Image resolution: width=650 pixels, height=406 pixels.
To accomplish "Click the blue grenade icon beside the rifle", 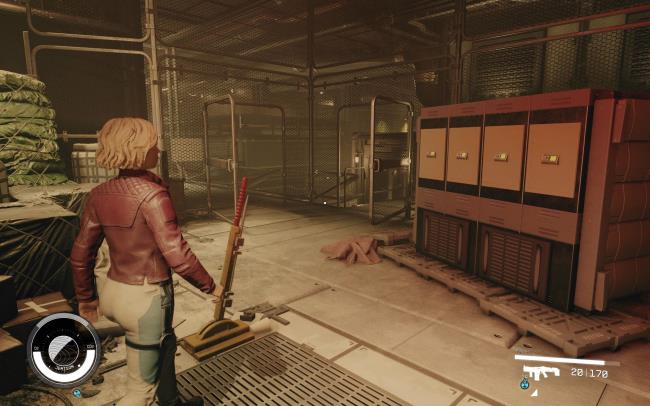I will click(525, 383).
